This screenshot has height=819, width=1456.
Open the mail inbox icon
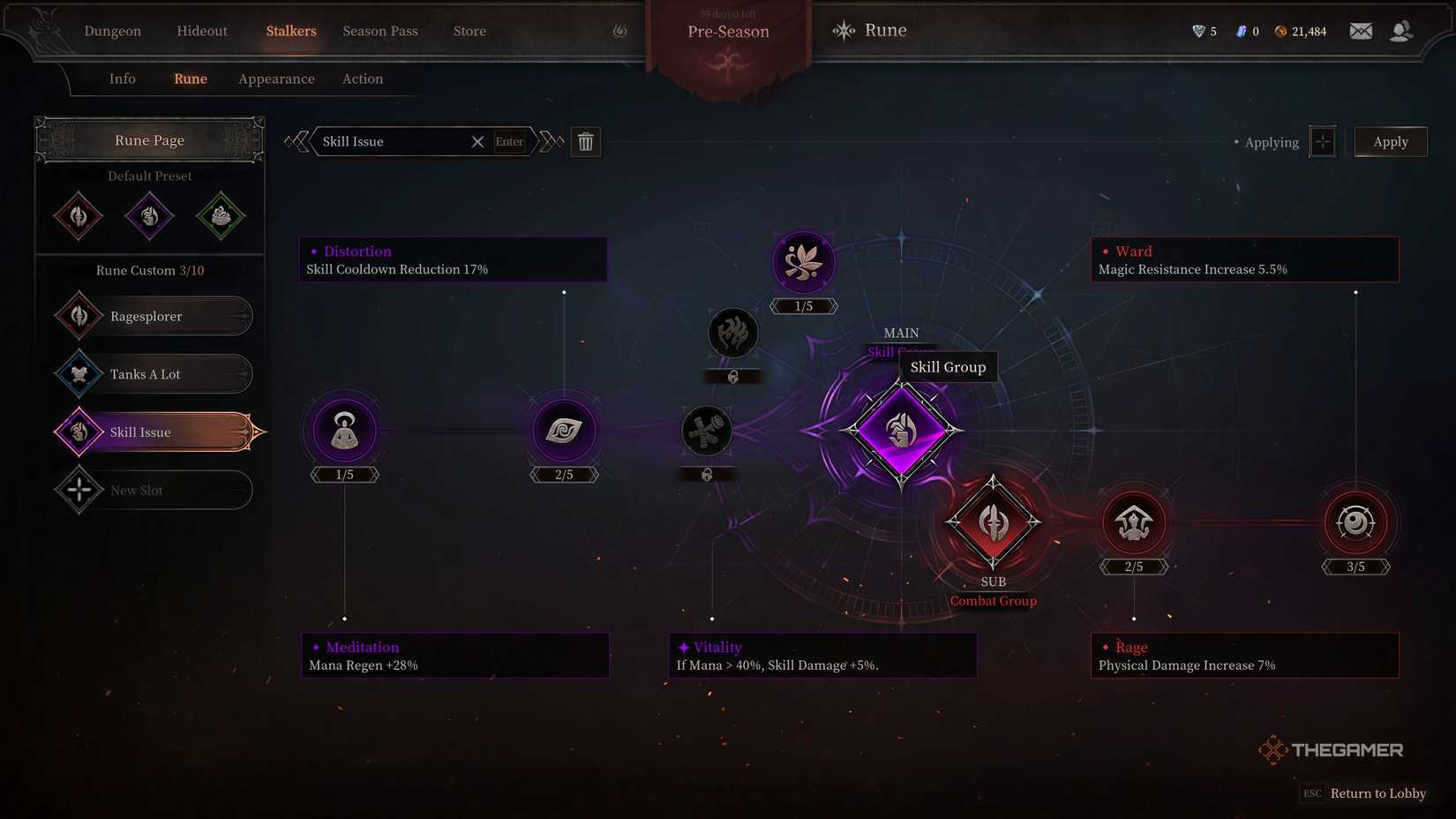pyautogui.click(x=1361, y=30)
